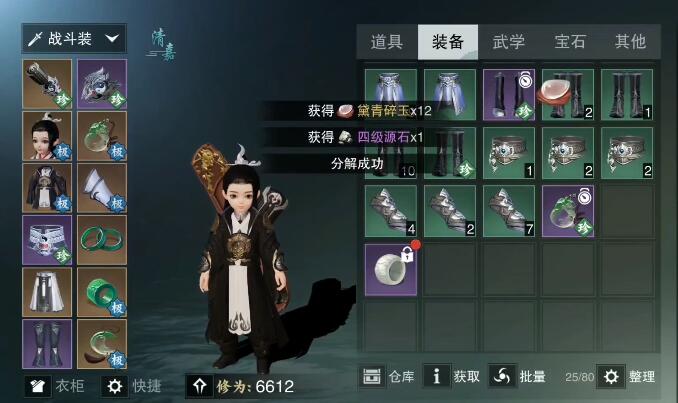This screenshot has height=403, width=678.
Task: Click the 获取 info button
Action: (452, 376)
